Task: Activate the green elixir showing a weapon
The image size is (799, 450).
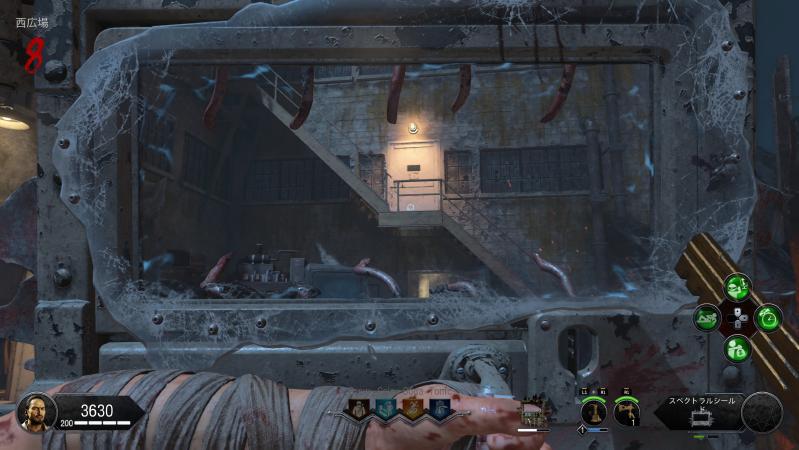Action: pyautogui.click(x=708, y=319)
